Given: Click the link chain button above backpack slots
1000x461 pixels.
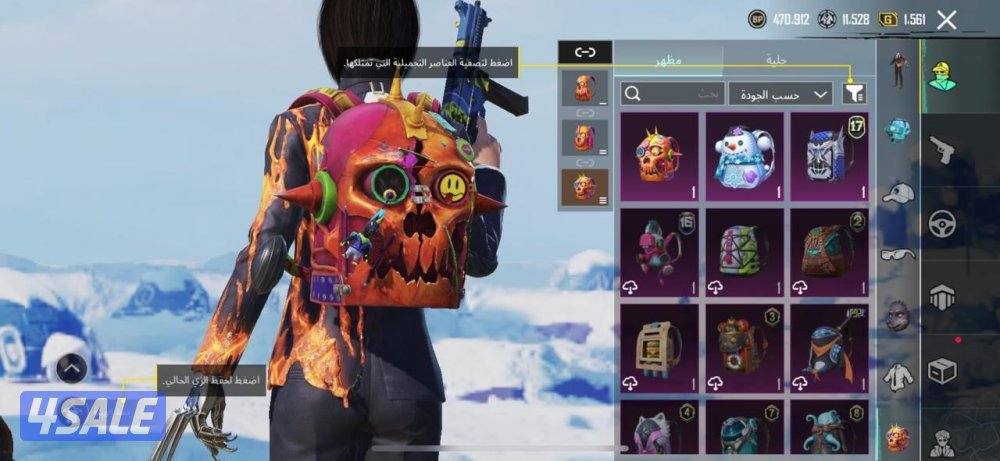Looking at the screenshot, I should 584,51.
